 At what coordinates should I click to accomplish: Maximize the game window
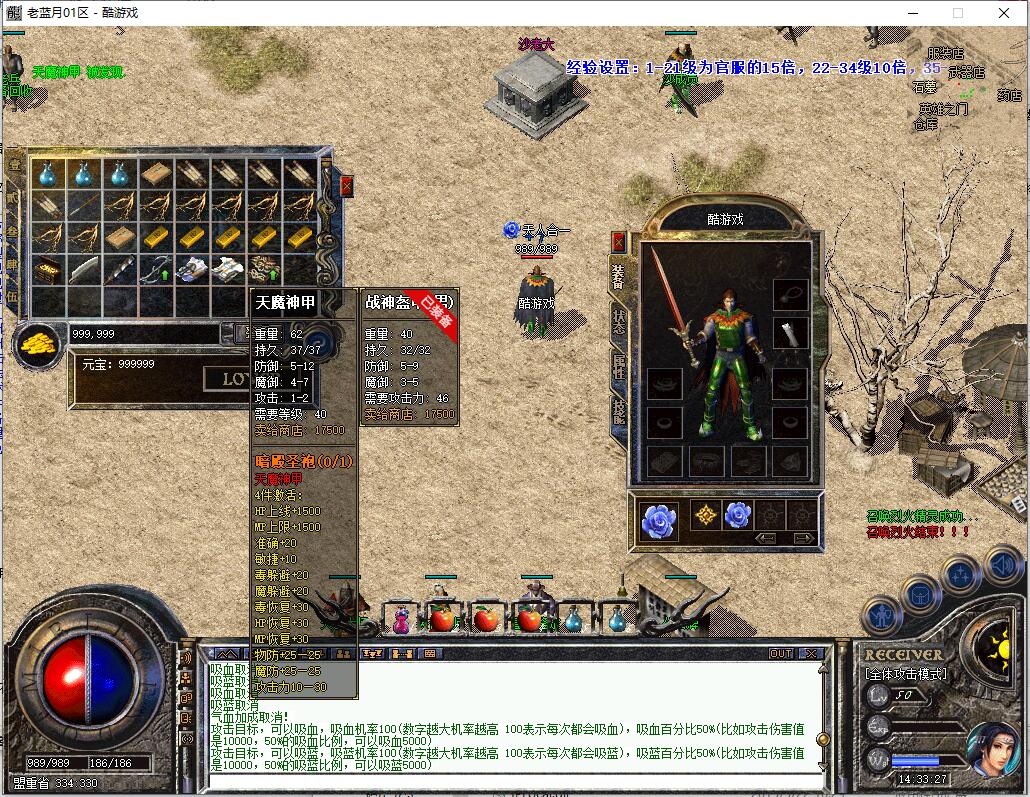(x=958, y=13)
